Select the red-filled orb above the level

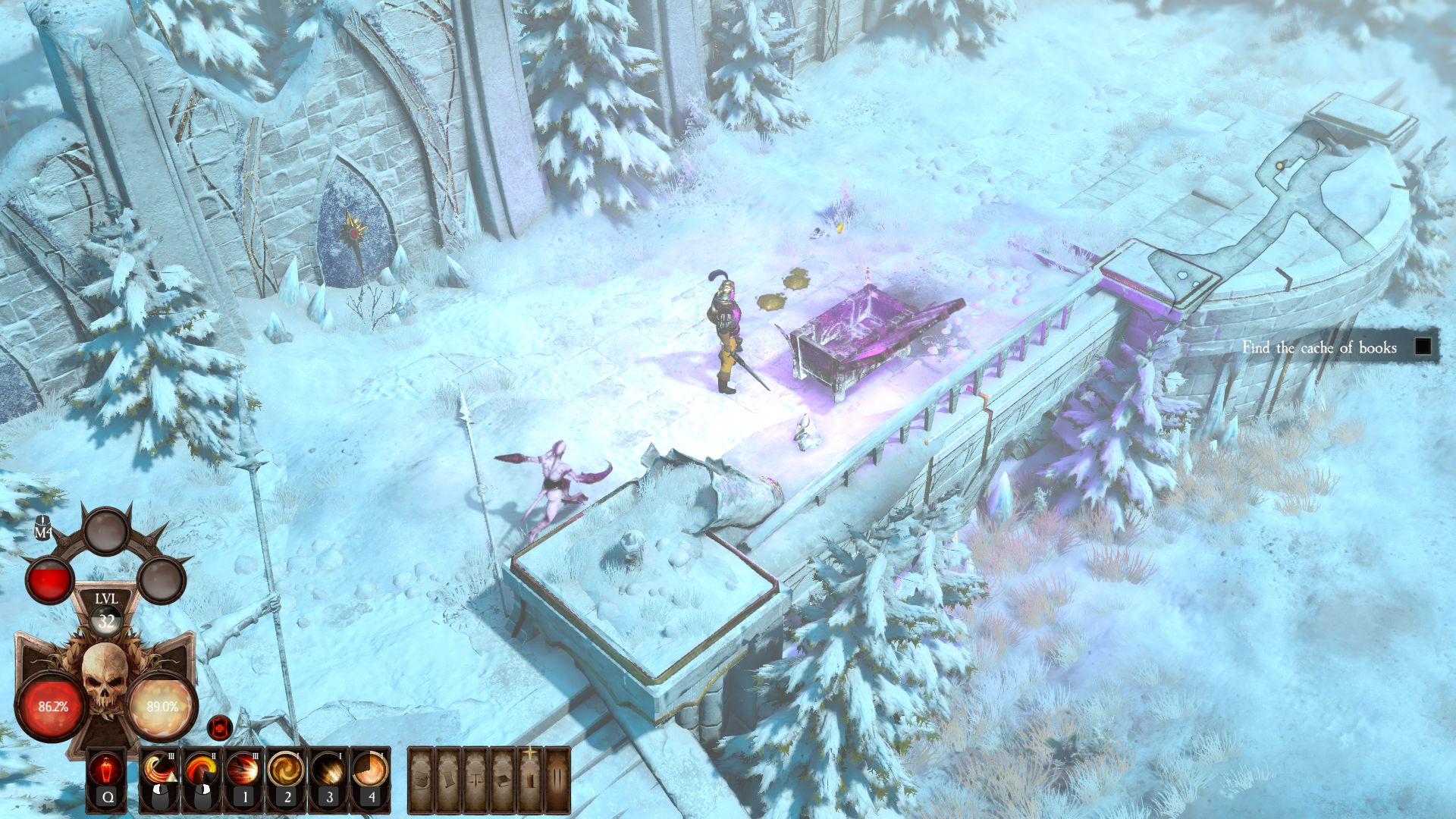(50, 579)
